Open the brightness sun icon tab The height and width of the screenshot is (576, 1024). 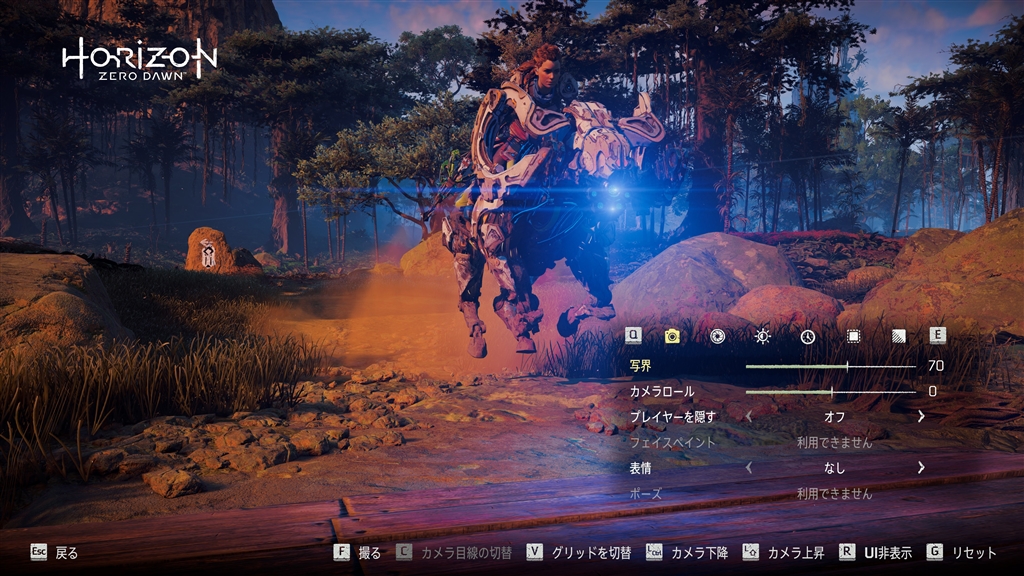[x=763, y=336]
